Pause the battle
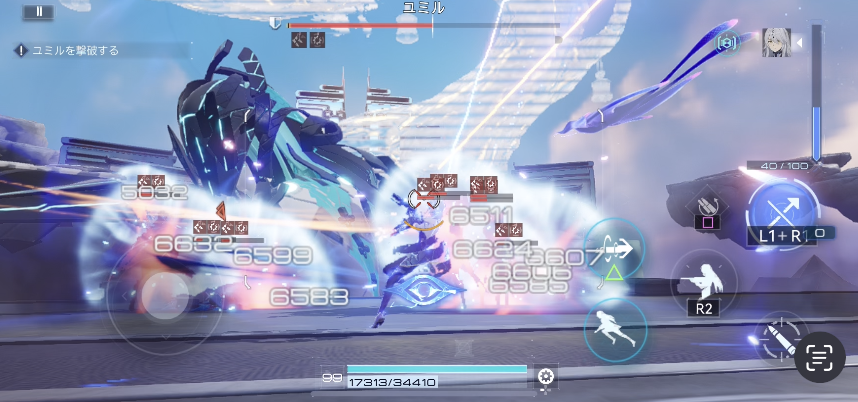Viewport: 858px width, 402px height. pos(38,11)
